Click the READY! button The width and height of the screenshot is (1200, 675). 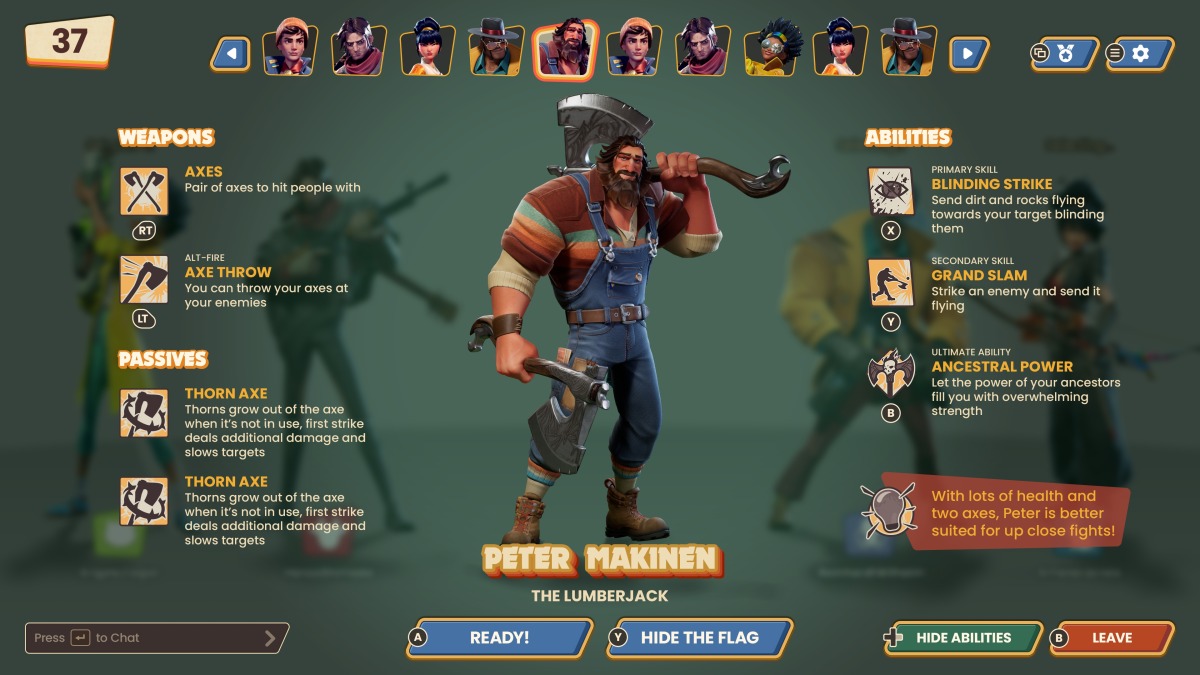tap(500, 638)
